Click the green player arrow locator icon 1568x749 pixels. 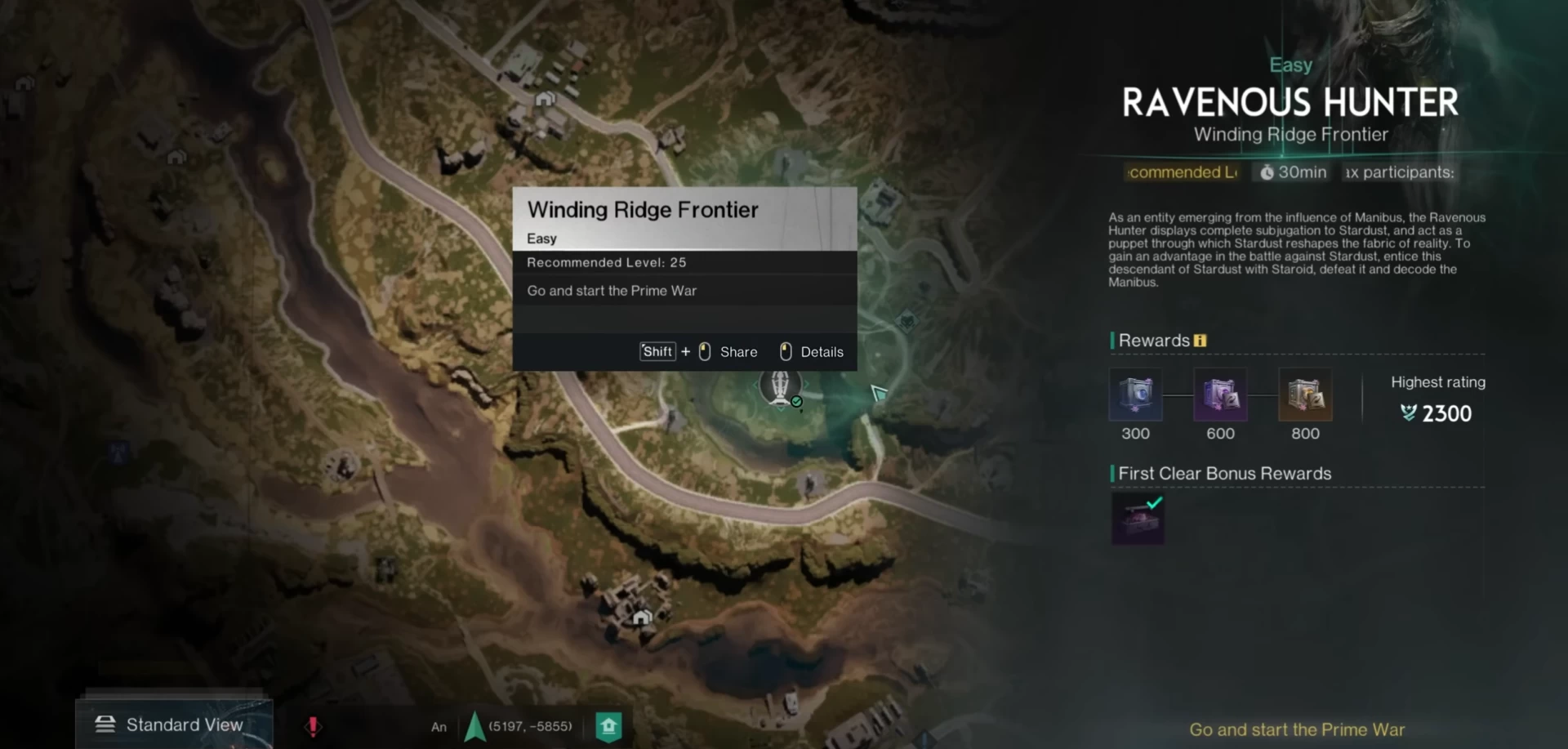point(474,726)
